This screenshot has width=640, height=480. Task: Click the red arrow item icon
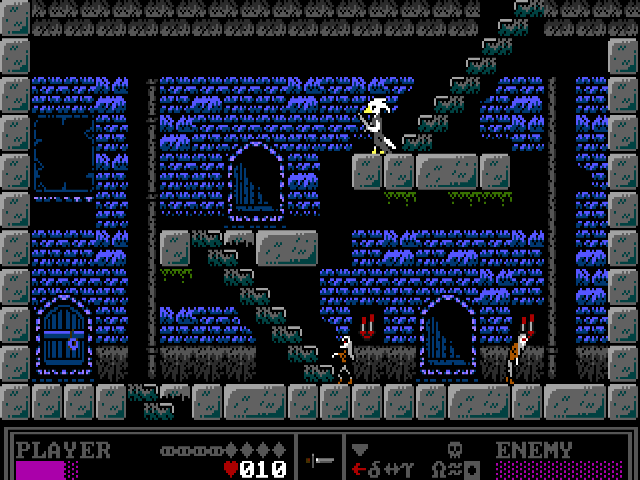coord(358,468)
